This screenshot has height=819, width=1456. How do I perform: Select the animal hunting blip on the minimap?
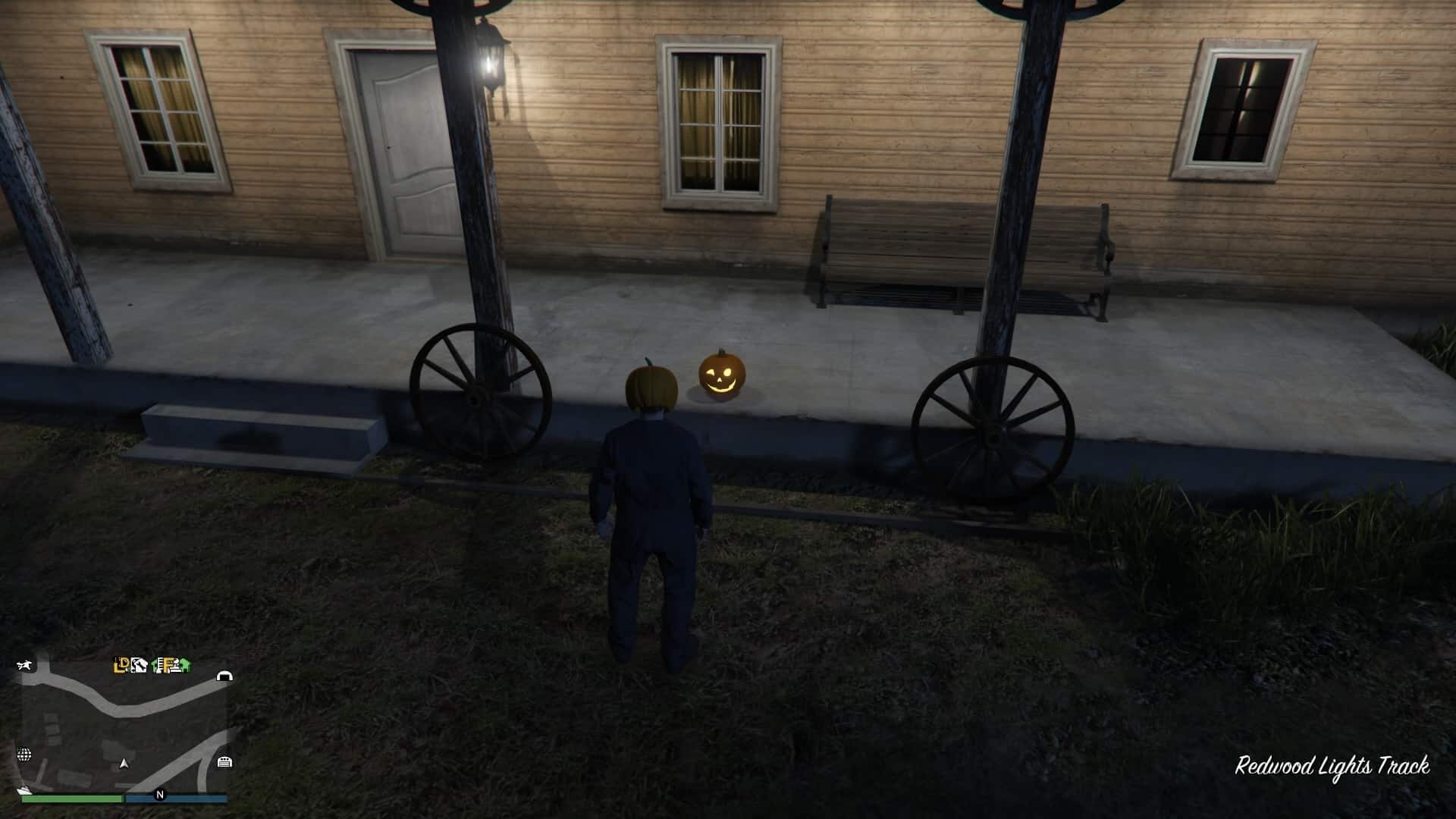pyautogui.click(x=26, y=665)
